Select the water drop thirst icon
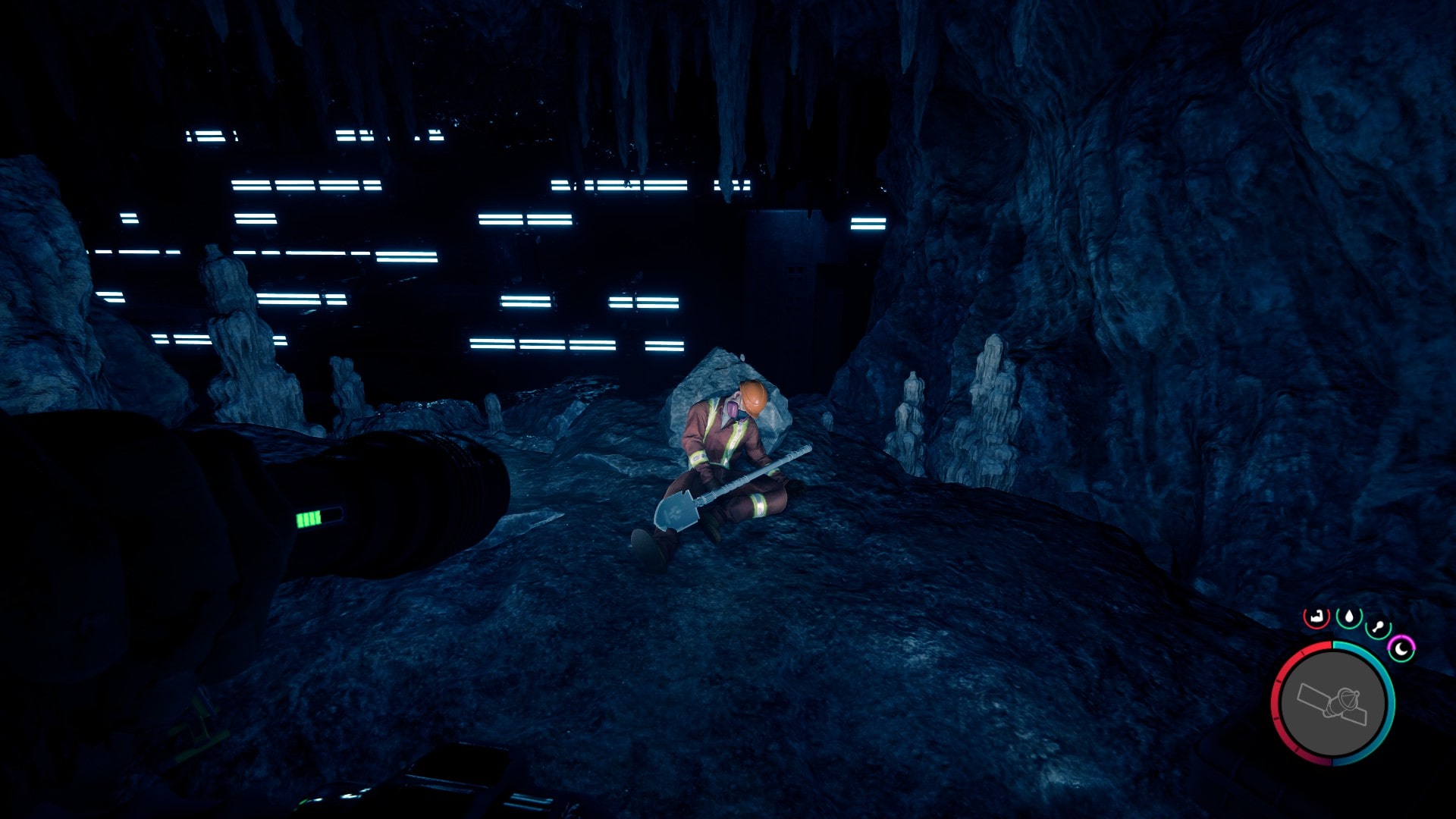Image resolution: width=1456 pixels, height=819 pixels. pos(1349,617)
